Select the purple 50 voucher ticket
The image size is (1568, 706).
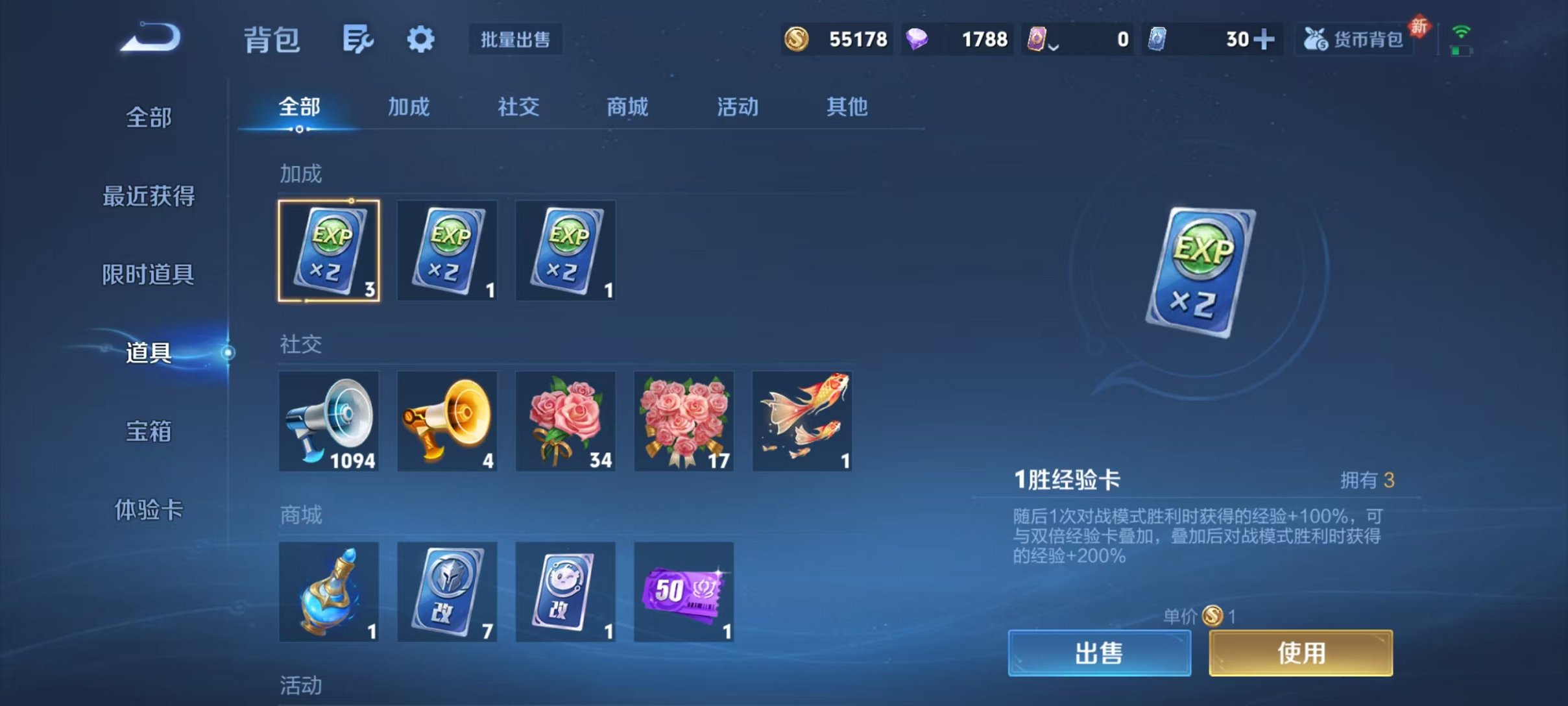(x=684, y=591)
